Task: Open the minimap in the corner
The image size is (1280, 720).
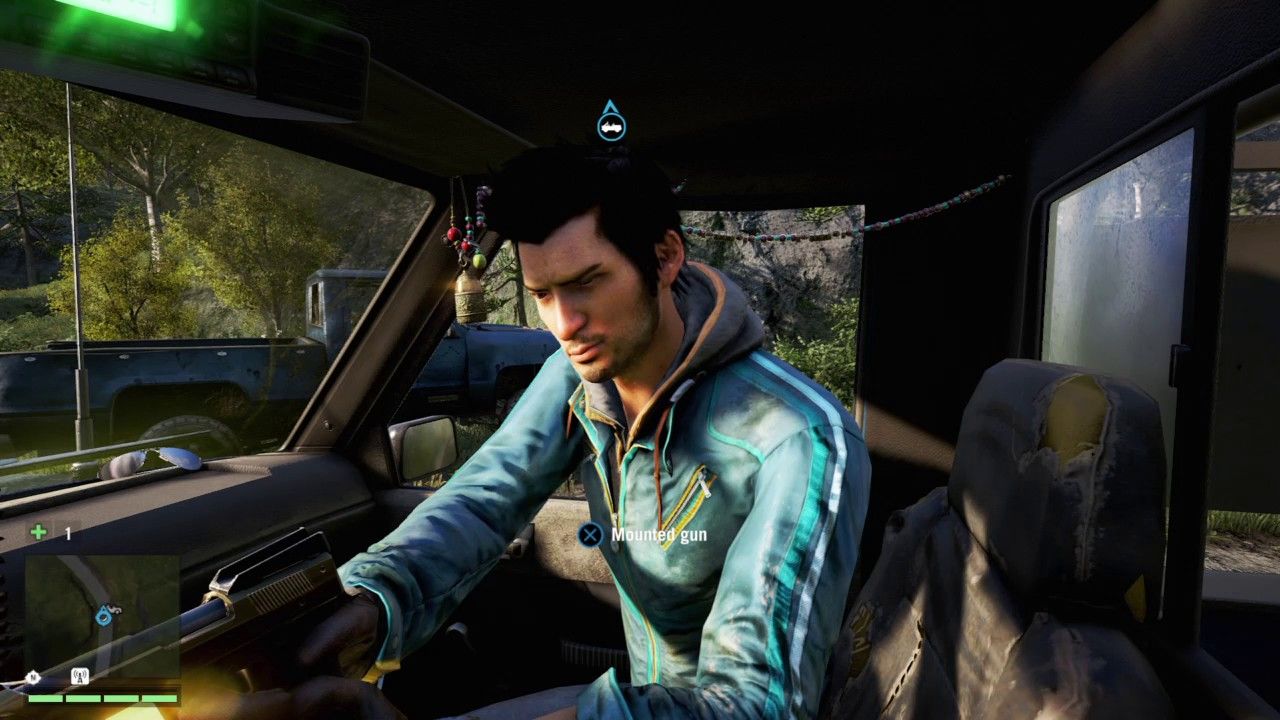Action: (102, 617)
